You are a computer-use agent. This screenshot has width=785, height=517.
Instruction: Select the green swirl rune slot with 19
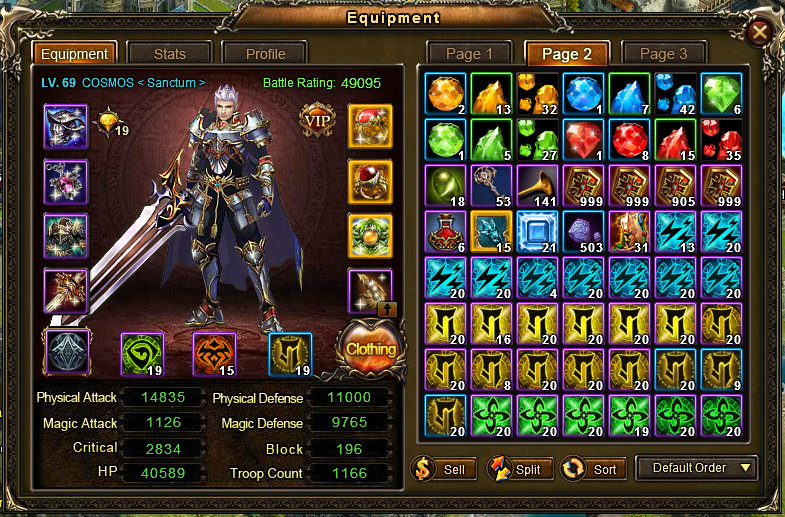142,353
